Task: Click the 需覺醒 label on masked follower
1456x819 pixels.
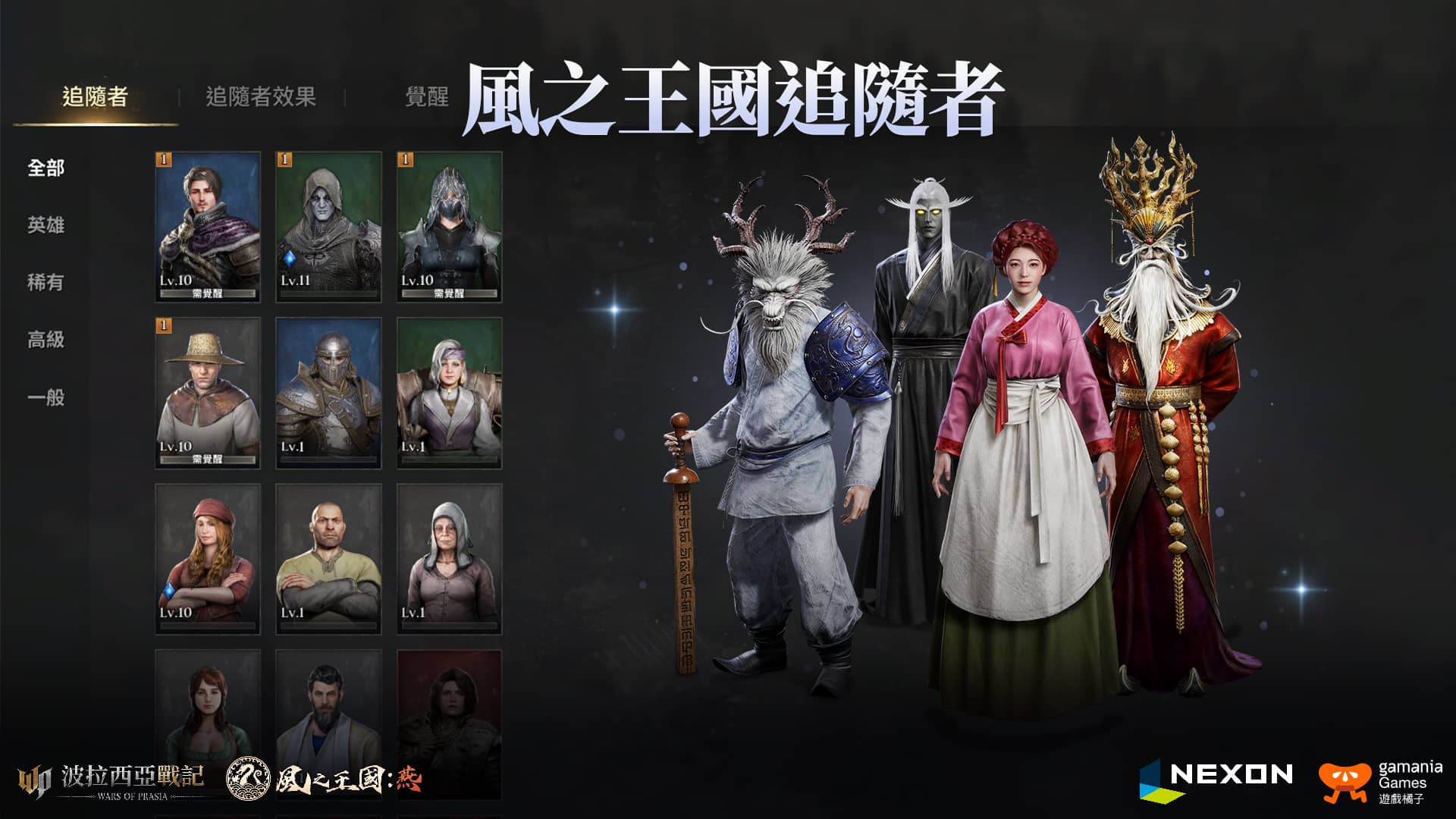Action: pos(449,294)
